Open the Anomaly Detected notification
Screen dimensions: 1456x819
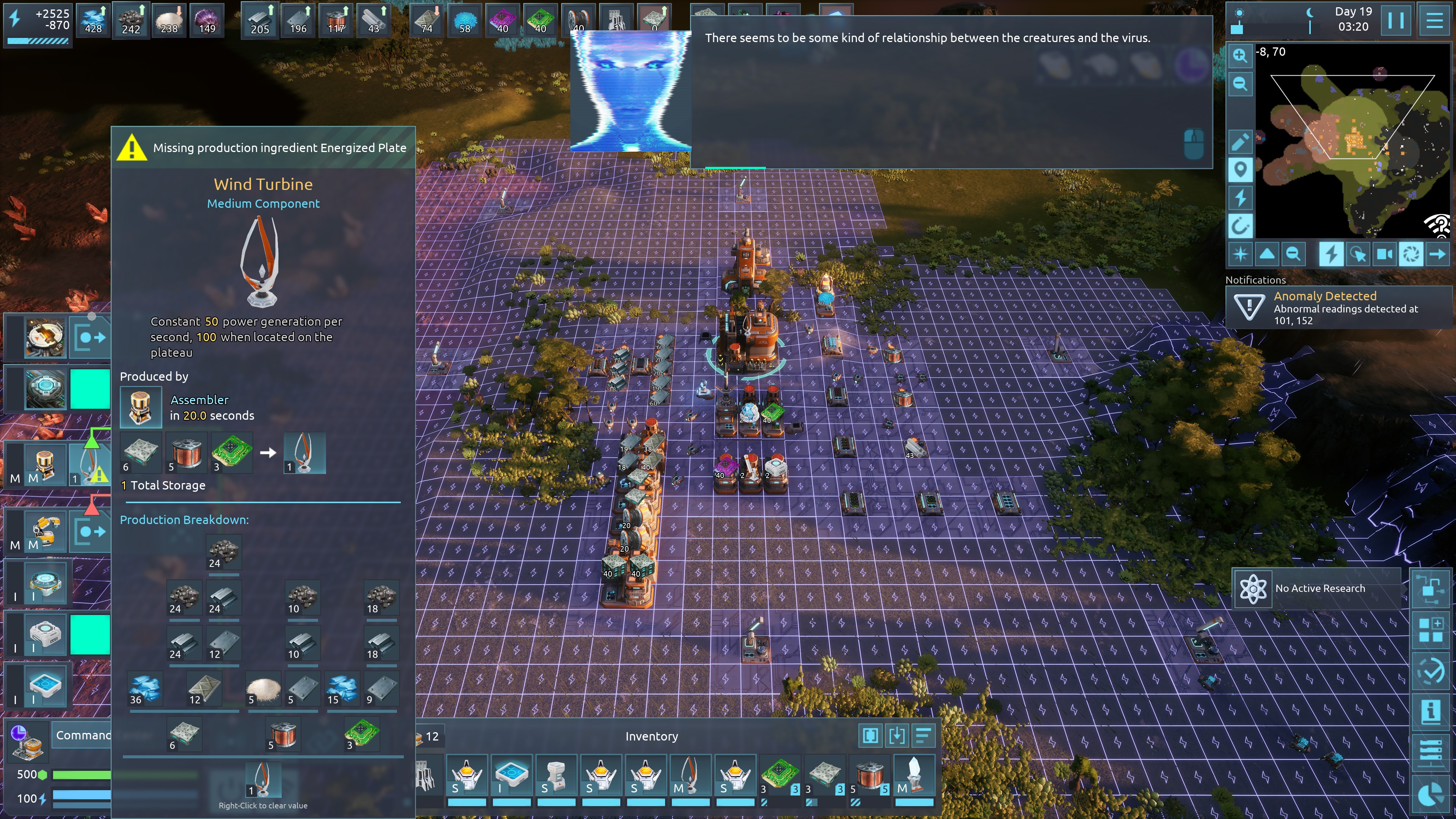pyautogui.click(x=1337, y=308)
